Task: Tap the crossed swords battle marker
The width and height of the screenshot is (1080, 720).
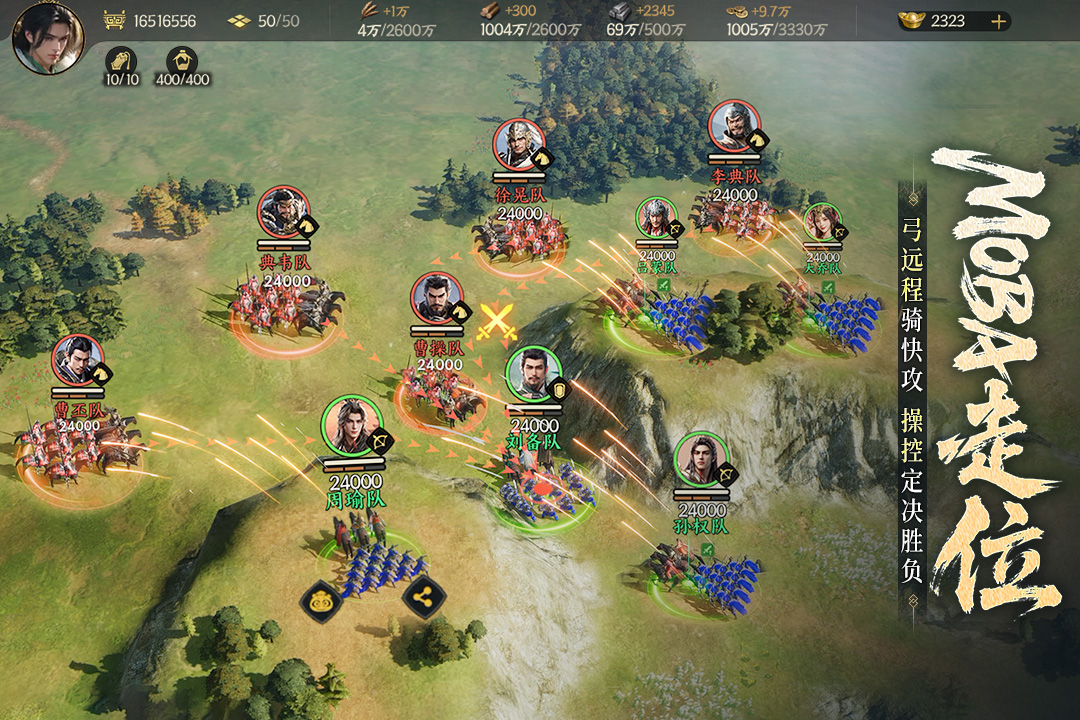Action: point(497,321)
